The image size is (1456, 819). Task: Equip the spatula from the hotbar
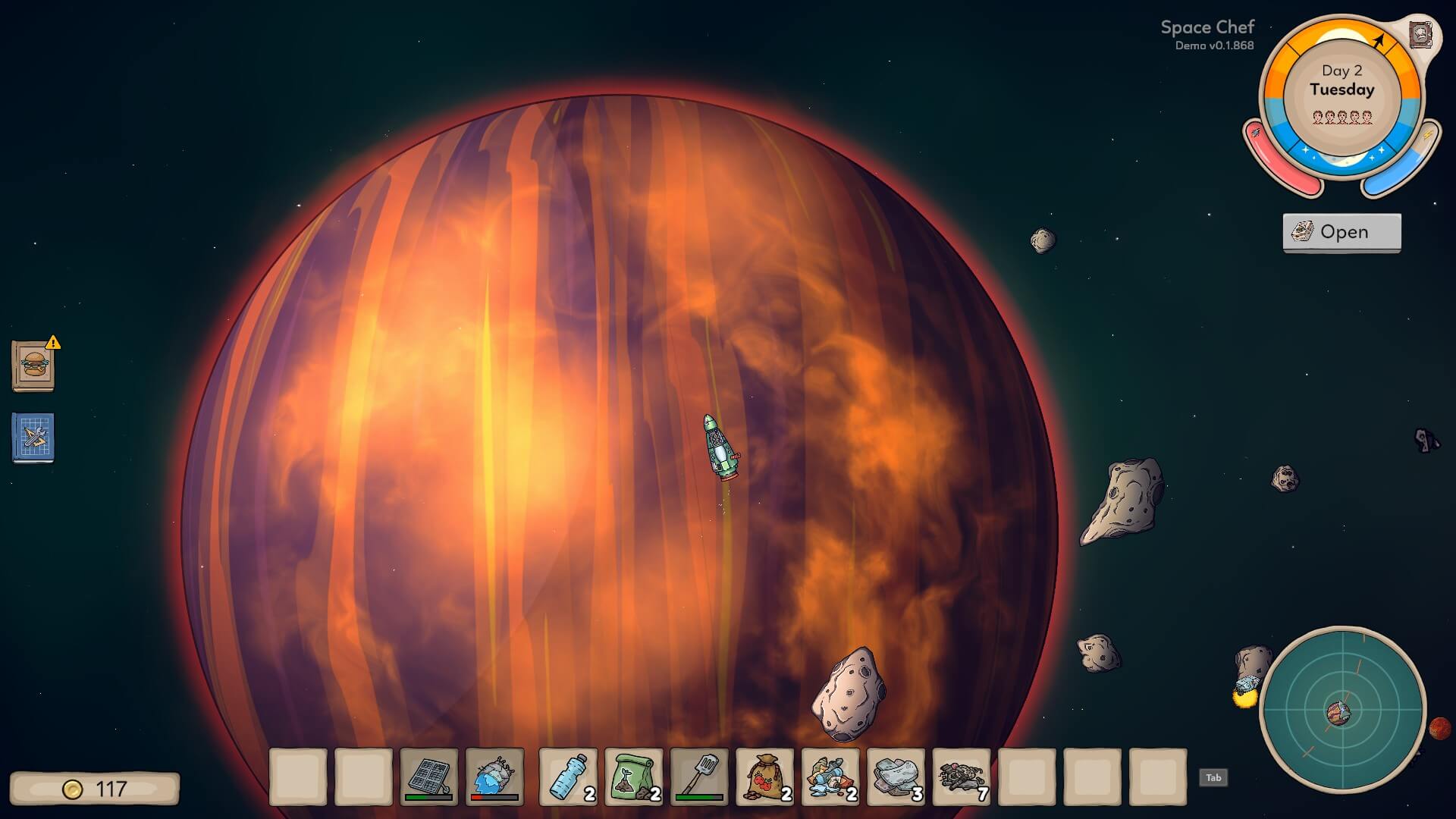click(699, 777)
